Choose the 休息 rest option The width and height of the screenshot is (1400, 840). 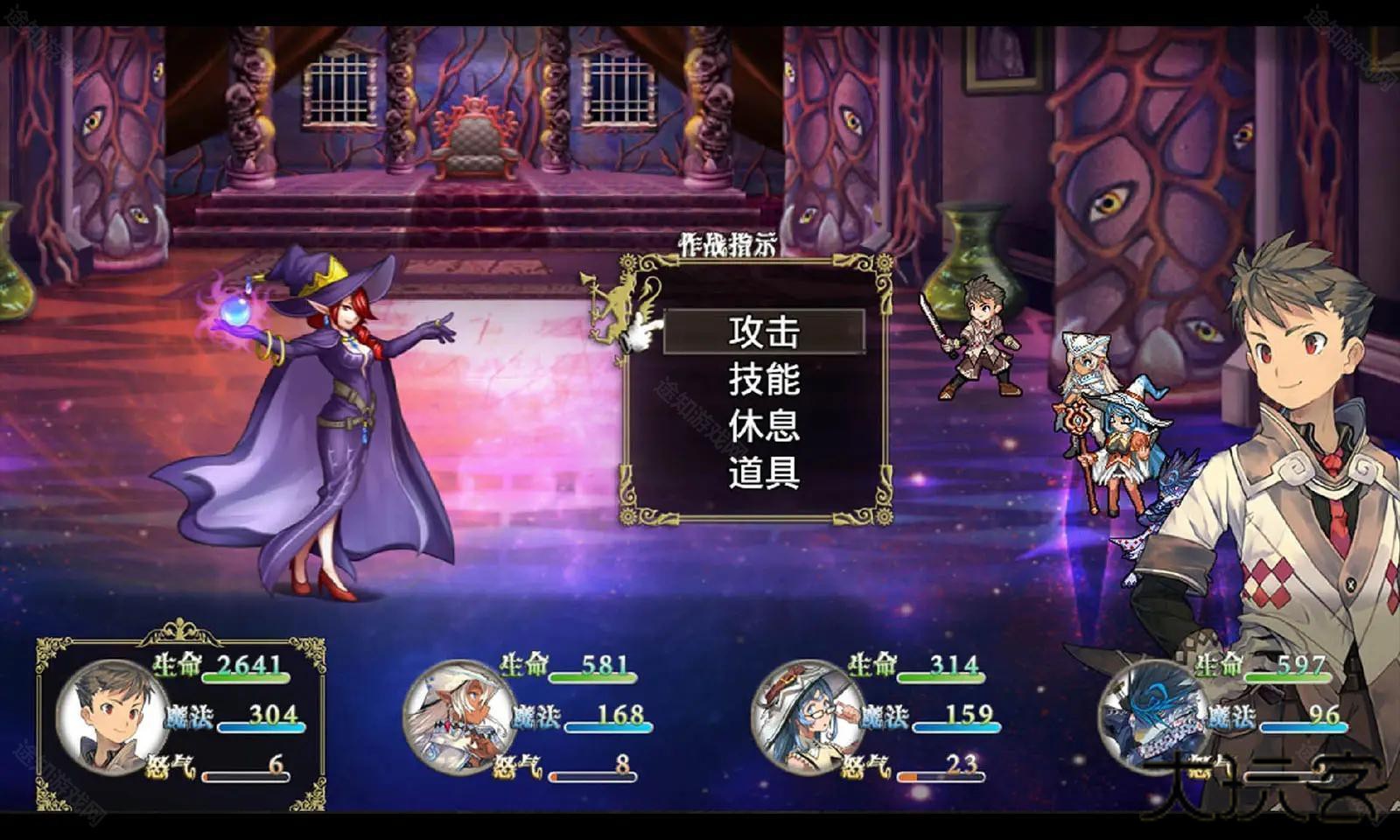765,429
